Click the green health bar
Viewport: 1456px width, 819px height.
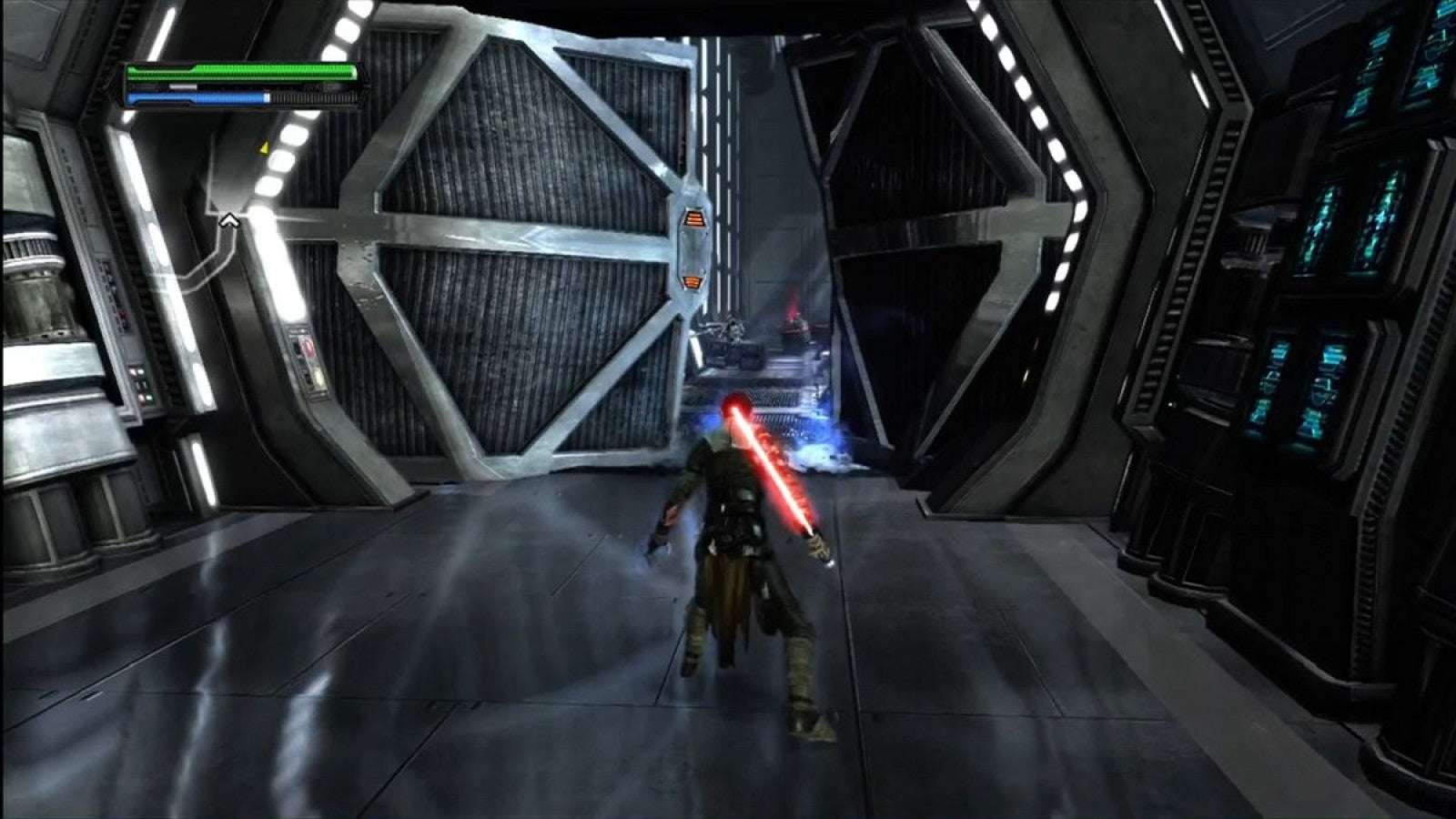pyautogui.click(x=246, y=70)
